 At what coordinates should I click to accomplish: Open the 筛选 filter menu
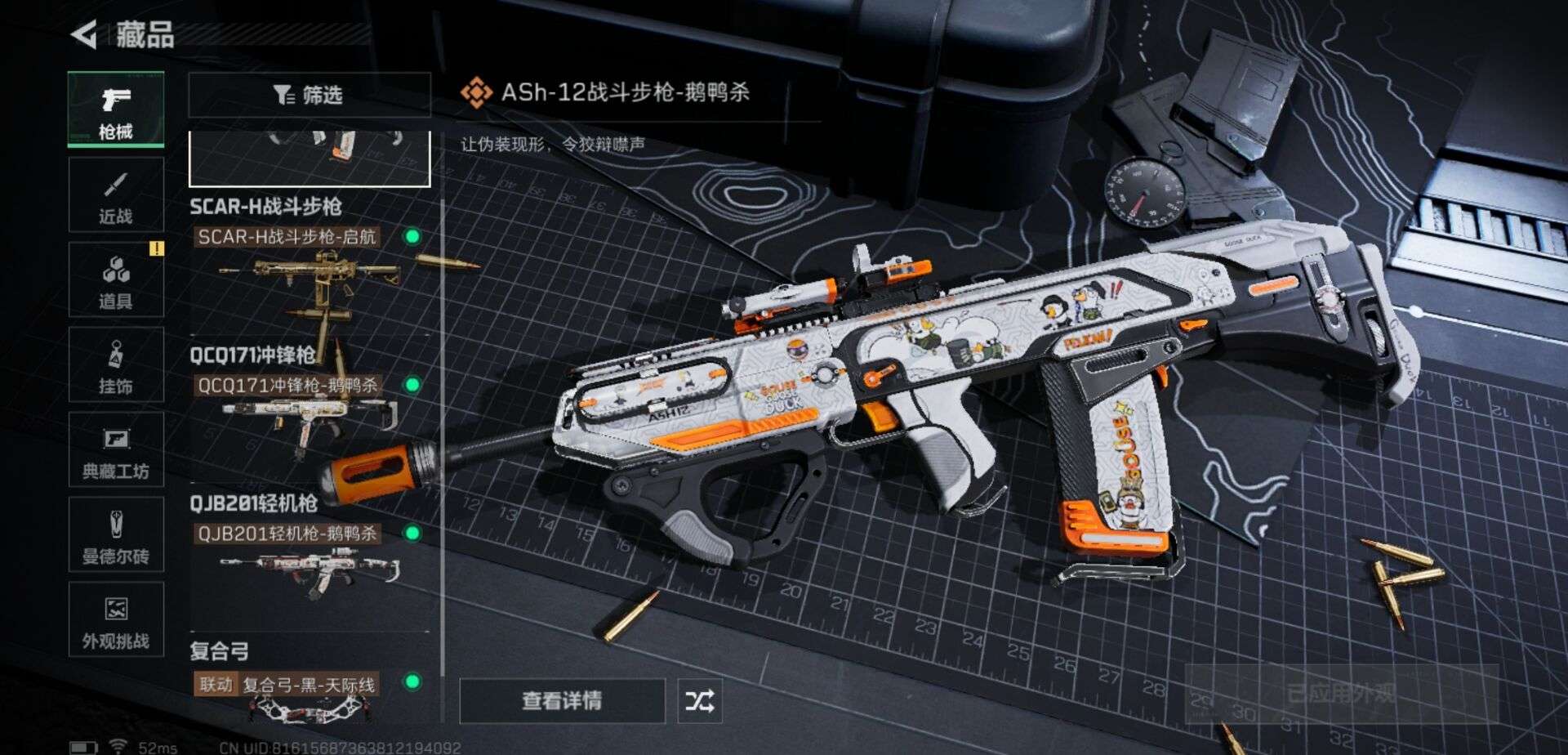(309, 96)
